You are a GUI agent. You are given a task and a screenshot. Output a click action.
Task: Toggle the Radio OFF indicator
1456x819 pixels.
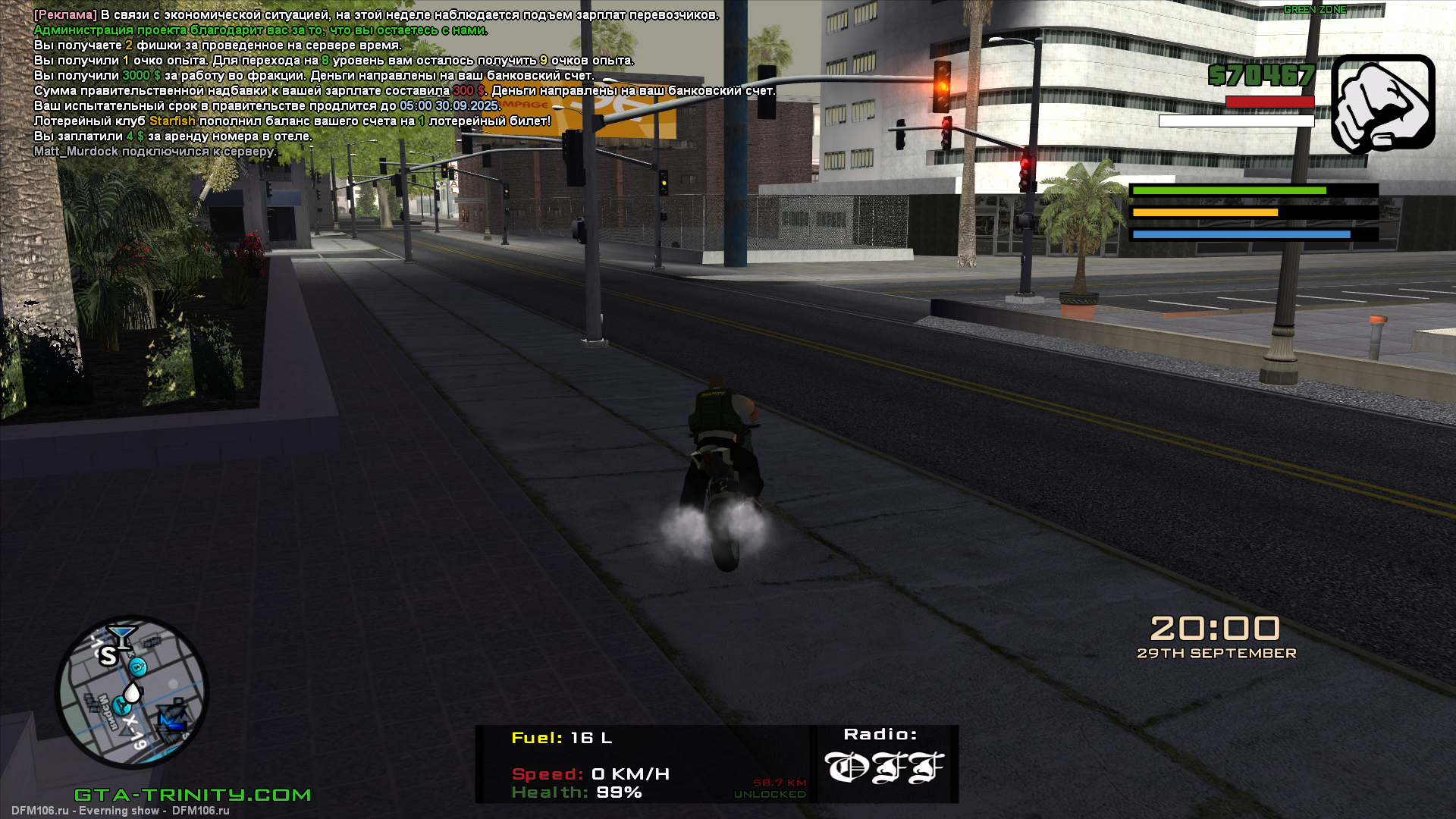click(883, 766)
